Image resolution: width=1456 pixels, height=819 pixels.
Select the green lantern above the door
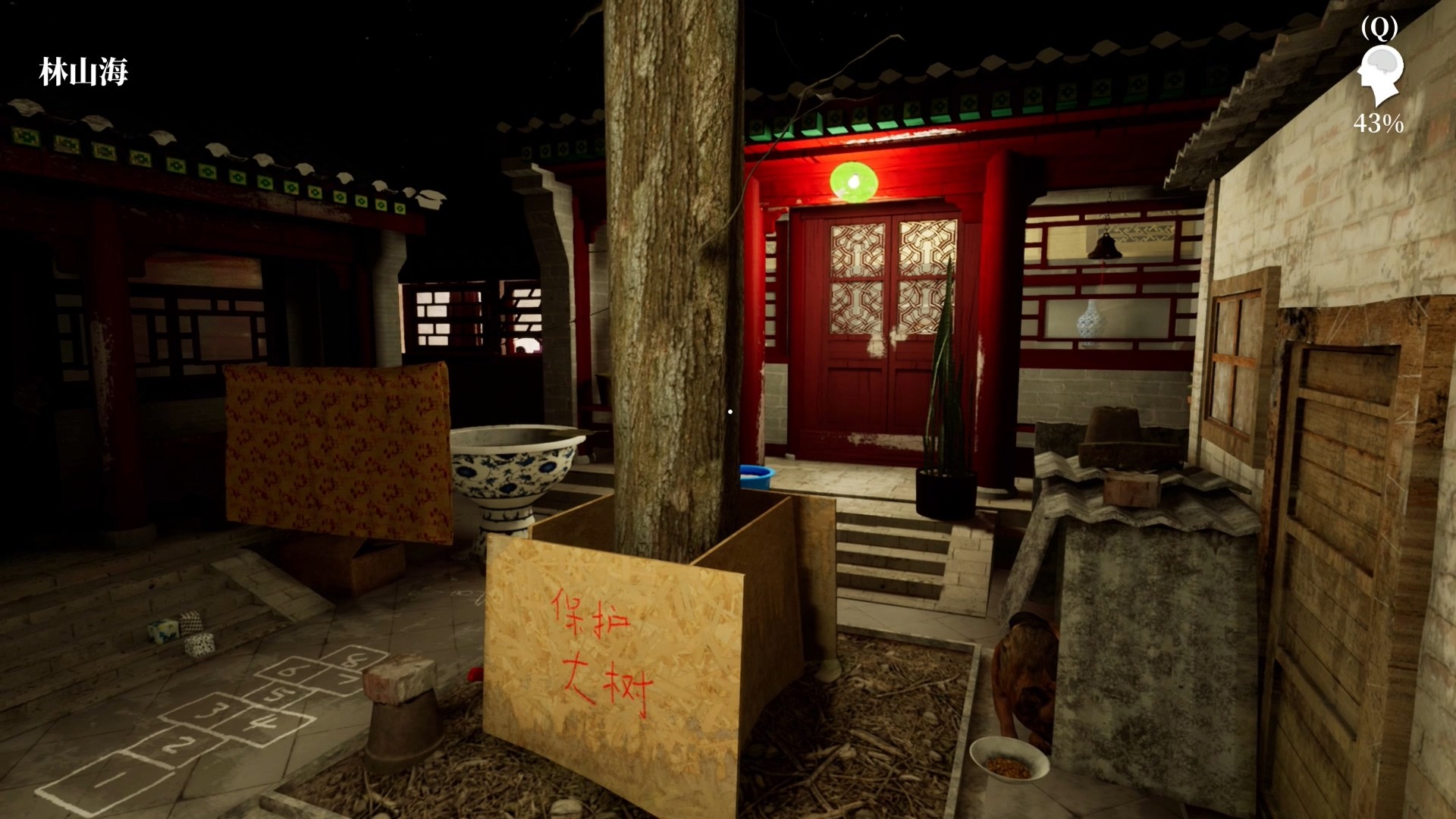pos(855,181)
